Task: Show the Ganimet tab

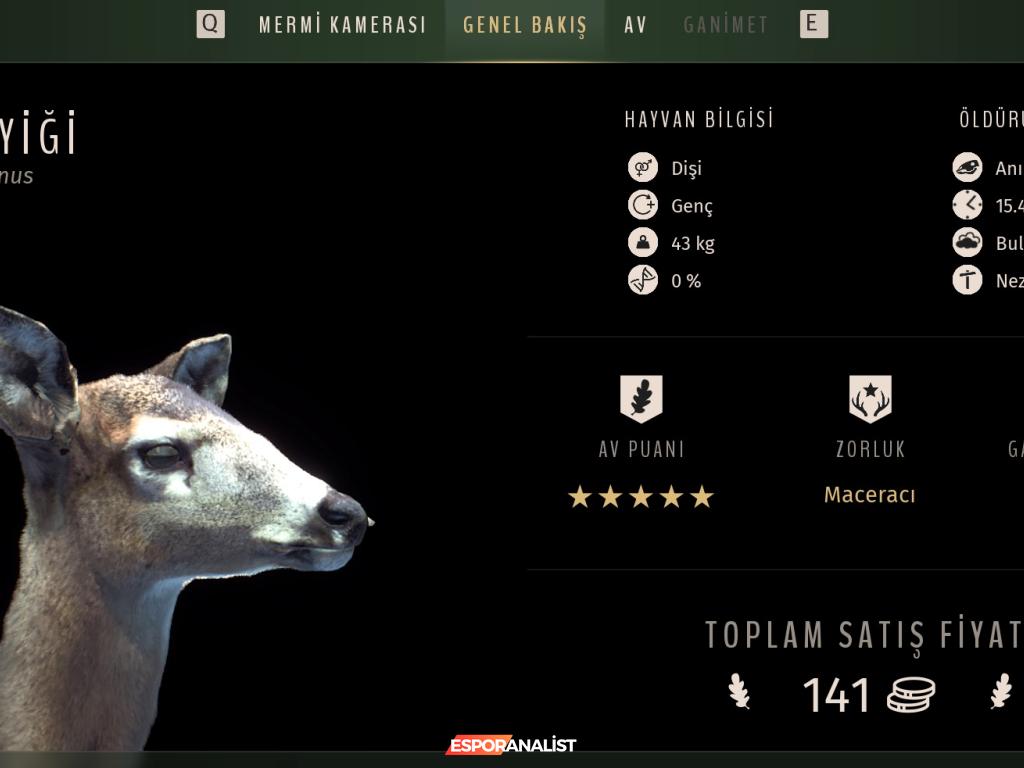Action: [x=726, y=25]
